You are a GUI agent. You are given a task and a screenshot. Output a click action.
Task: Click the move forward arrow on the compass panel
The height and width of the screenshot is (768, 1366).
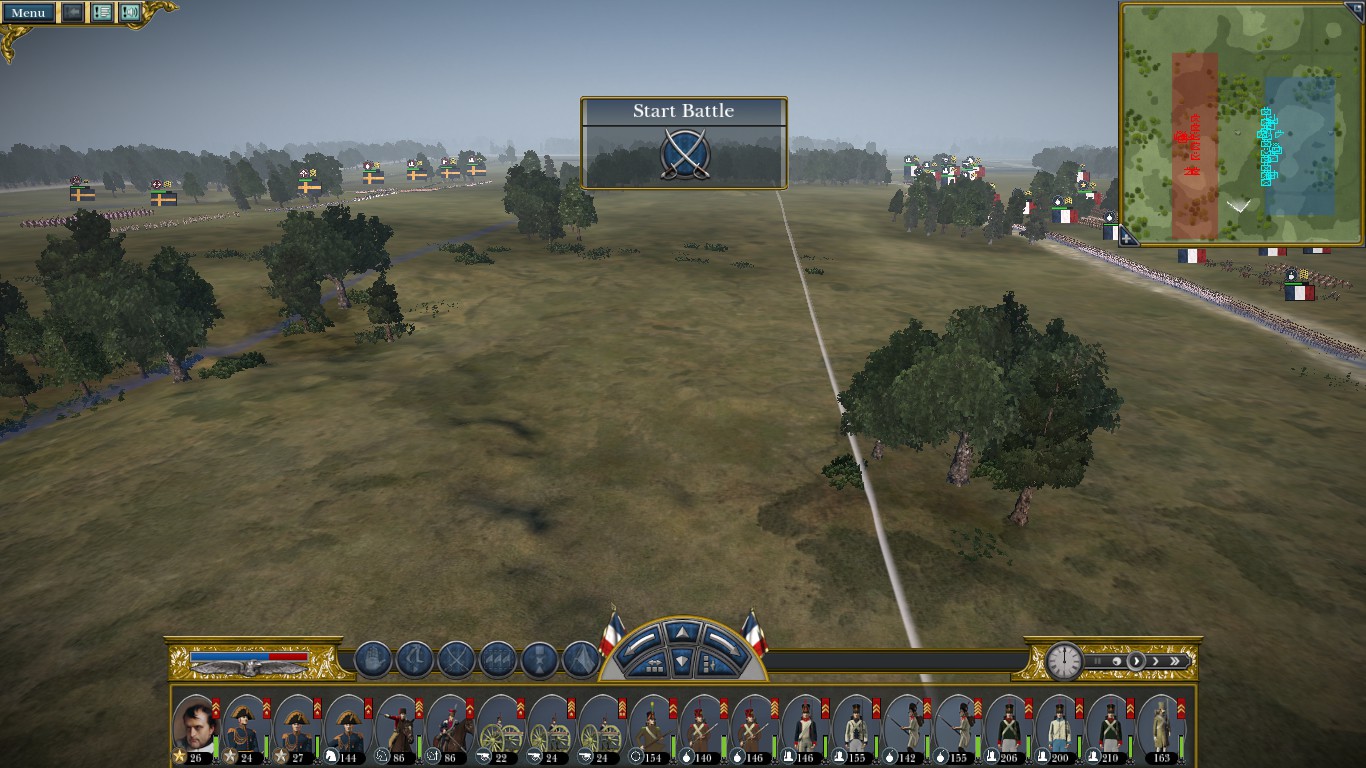[x=683, y=632]
